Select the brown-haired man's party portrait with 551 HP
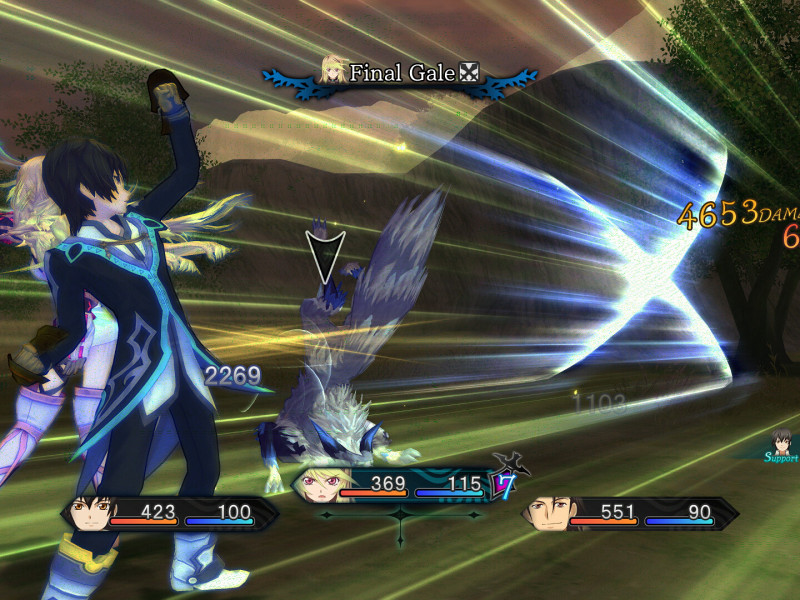 pyautogui.click(x=548, y=513)
